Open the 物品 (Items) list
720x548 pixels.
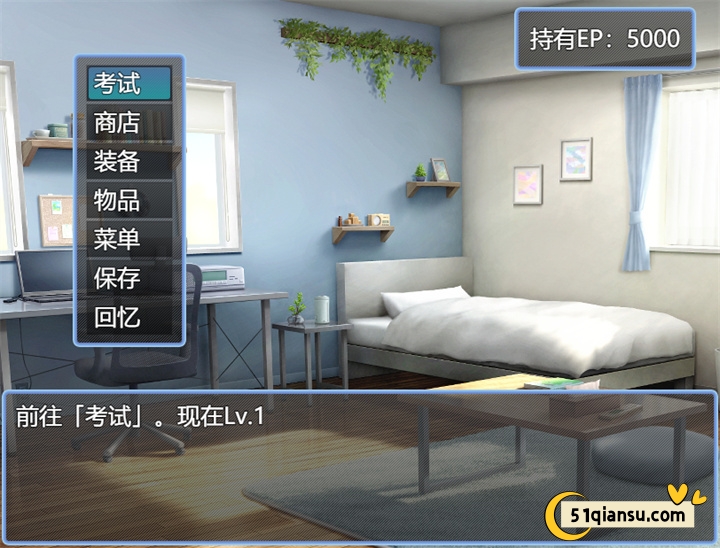(x=129, y=200)
